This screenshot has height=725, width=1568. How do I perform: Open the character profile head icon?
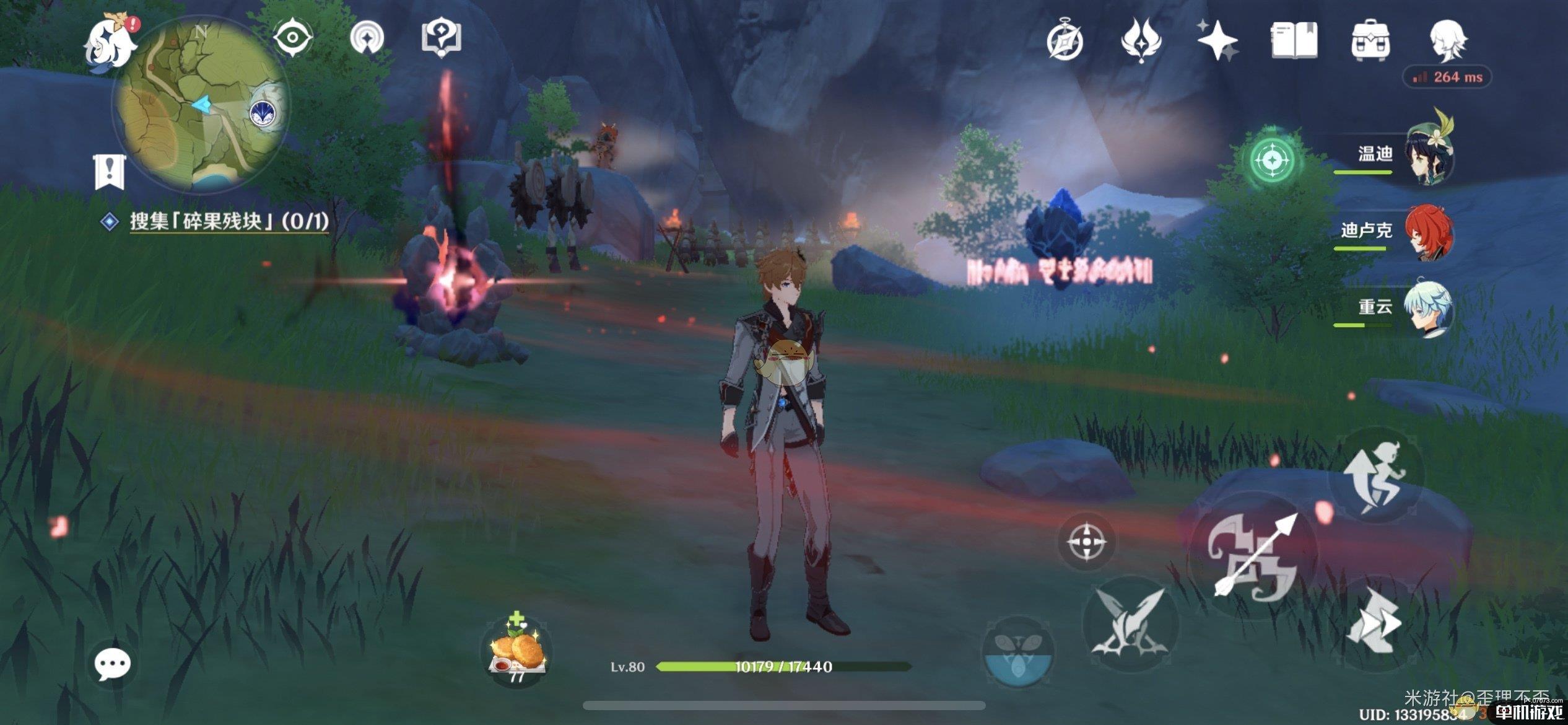tap(1447, 41)
